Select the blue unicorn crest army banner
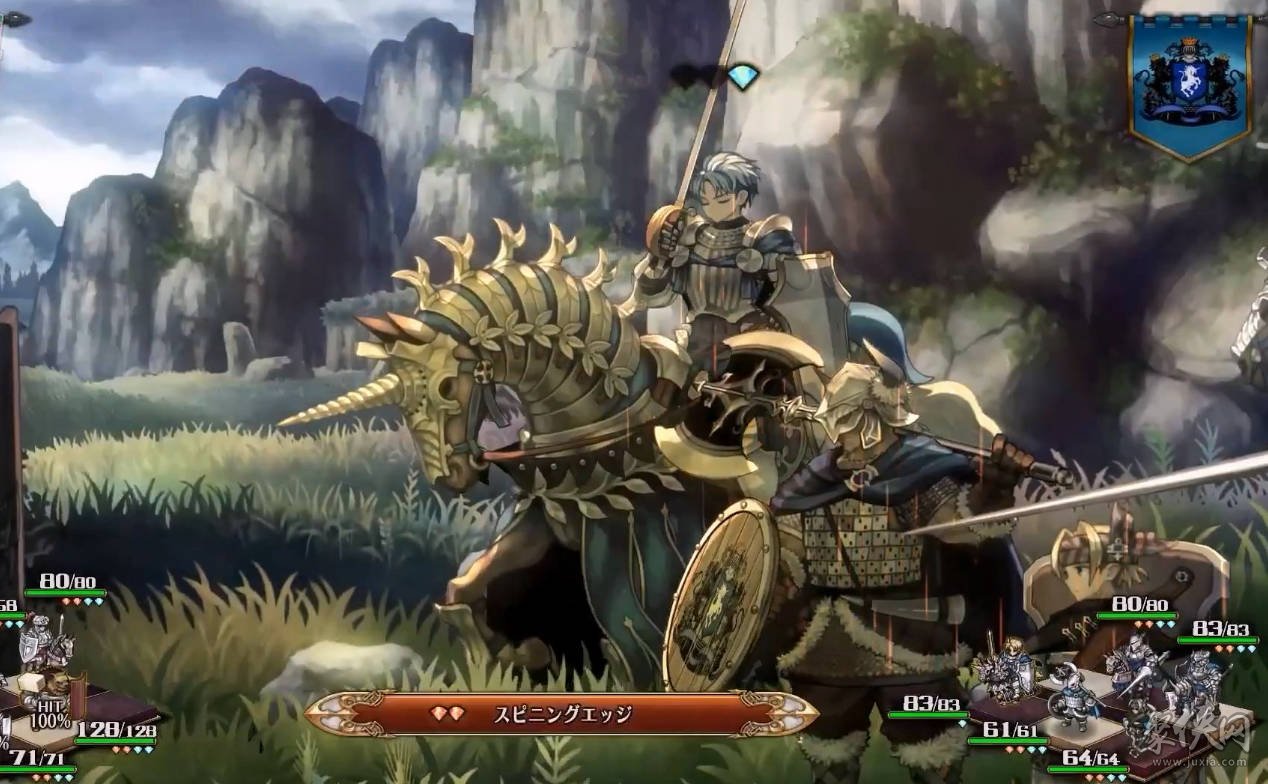This screenshot has height=784, width=1268. coord(1189,85)
